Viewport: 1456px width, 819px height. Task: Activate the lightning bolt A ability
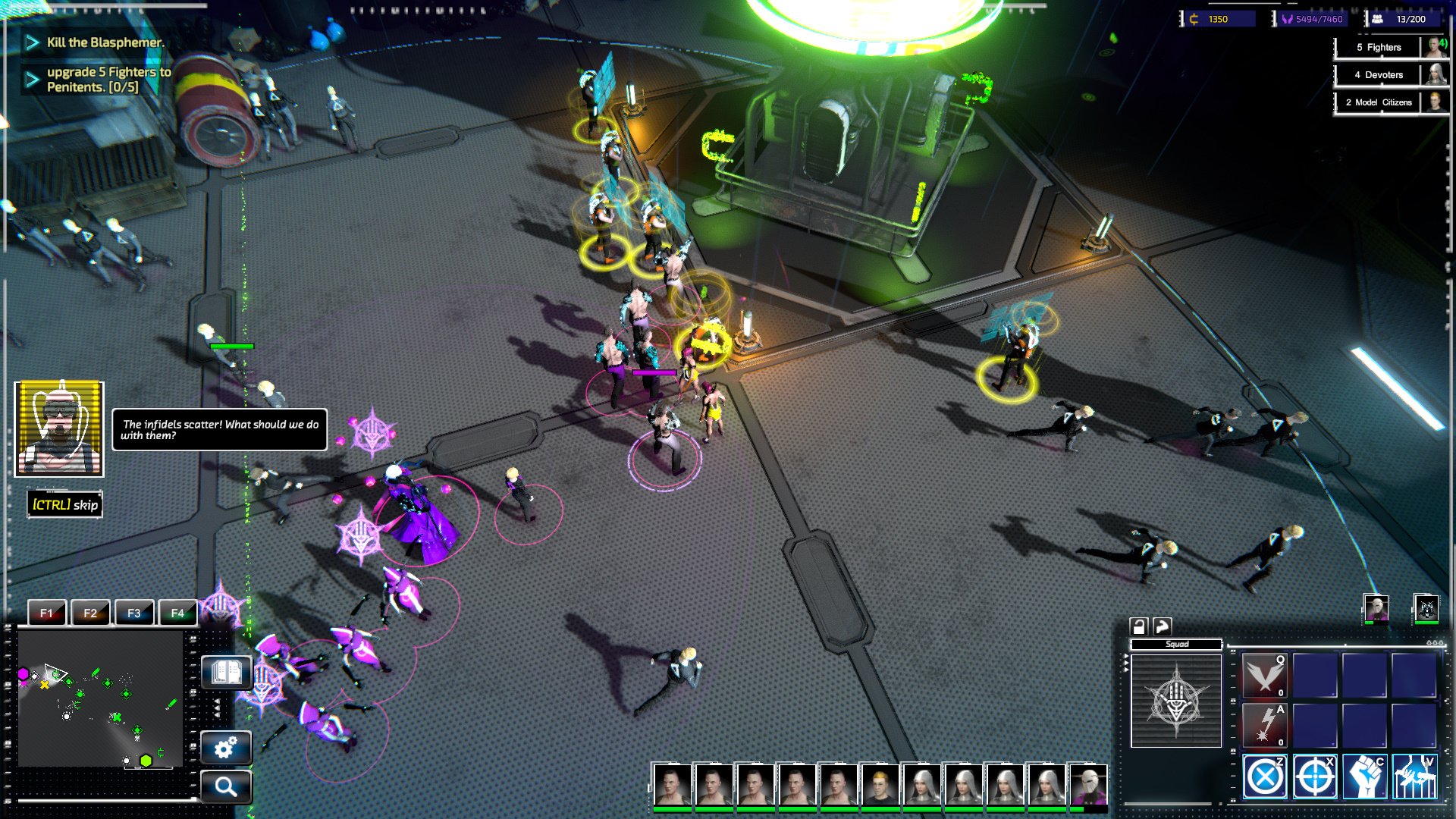[x=1264, y=725]
